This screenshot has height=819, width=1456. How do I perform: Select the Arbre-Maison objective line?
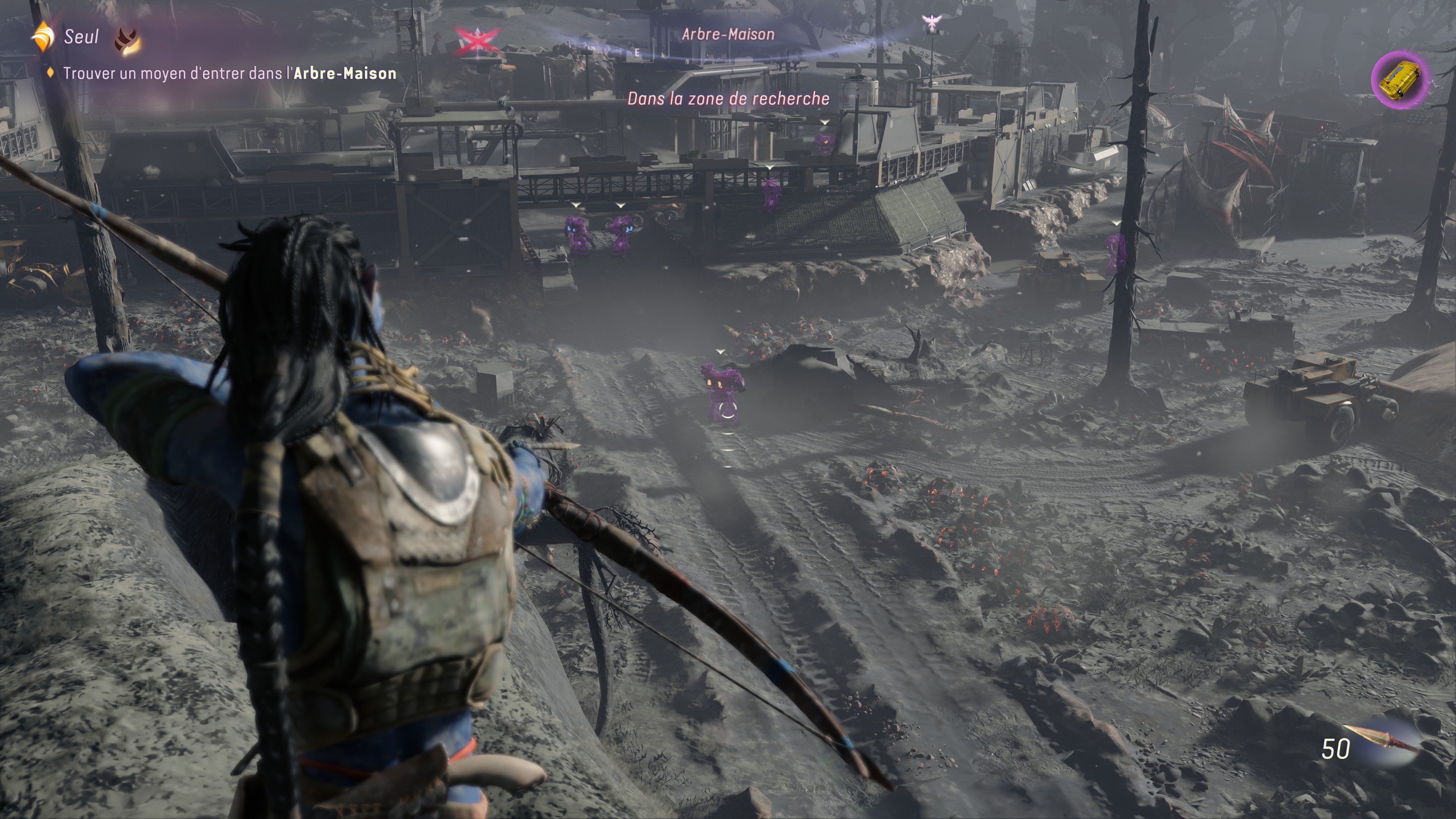point(229,74)
